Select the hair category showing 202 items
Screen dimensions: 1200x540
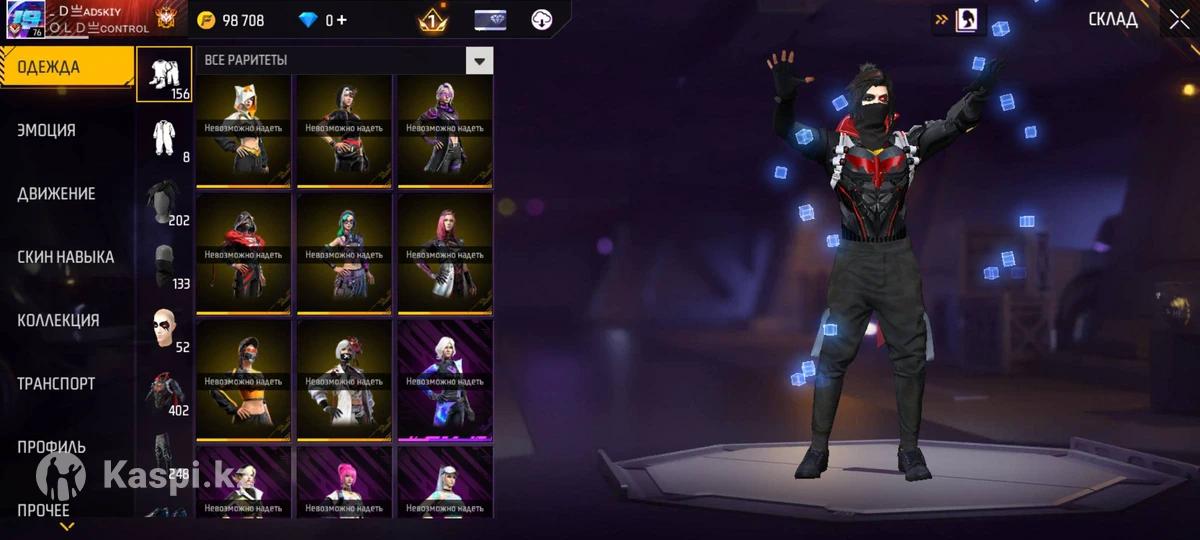(164, 201)
